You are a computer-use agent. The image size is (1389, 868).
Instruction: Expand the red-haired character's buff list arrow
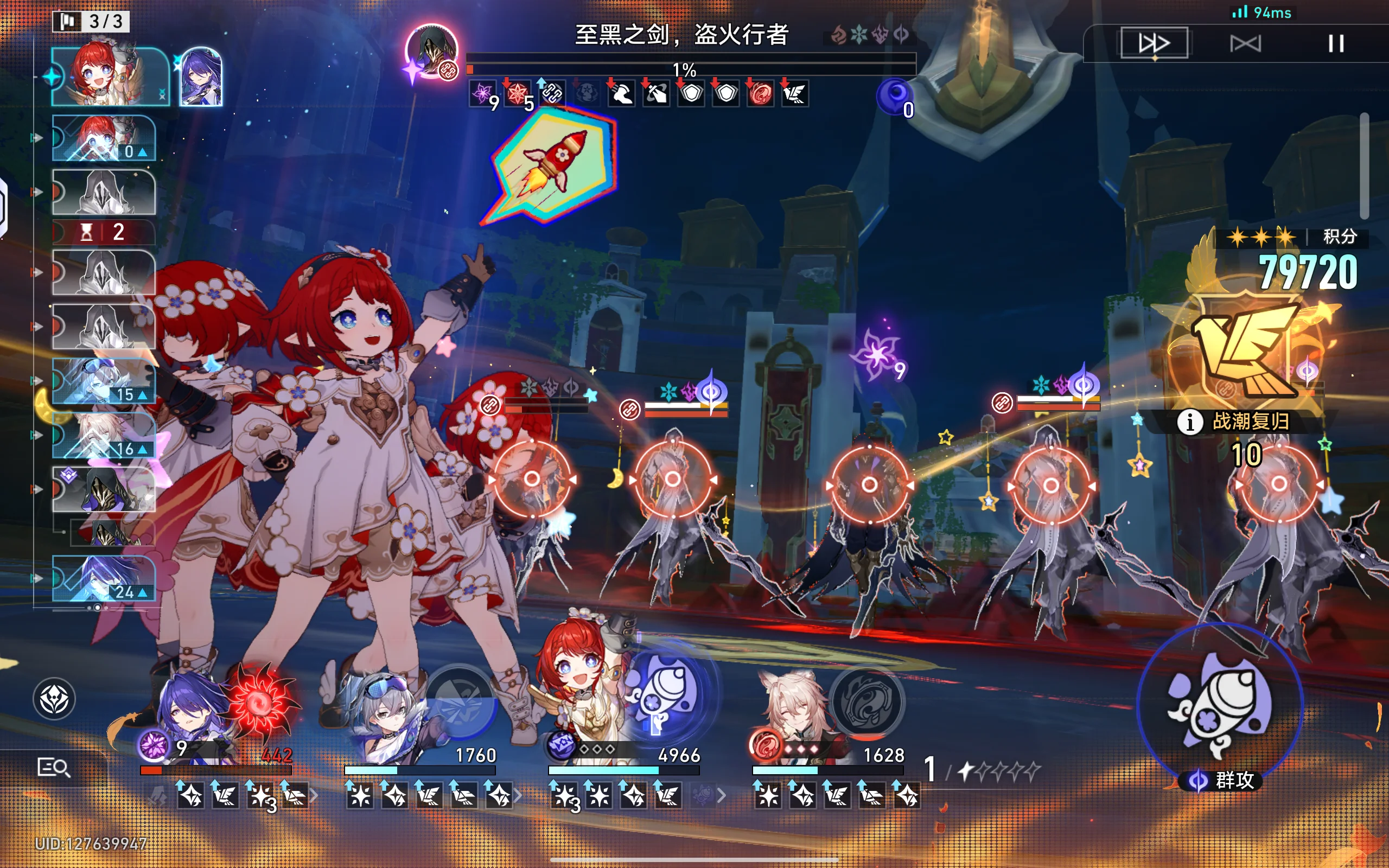click(x=722, y=796)
